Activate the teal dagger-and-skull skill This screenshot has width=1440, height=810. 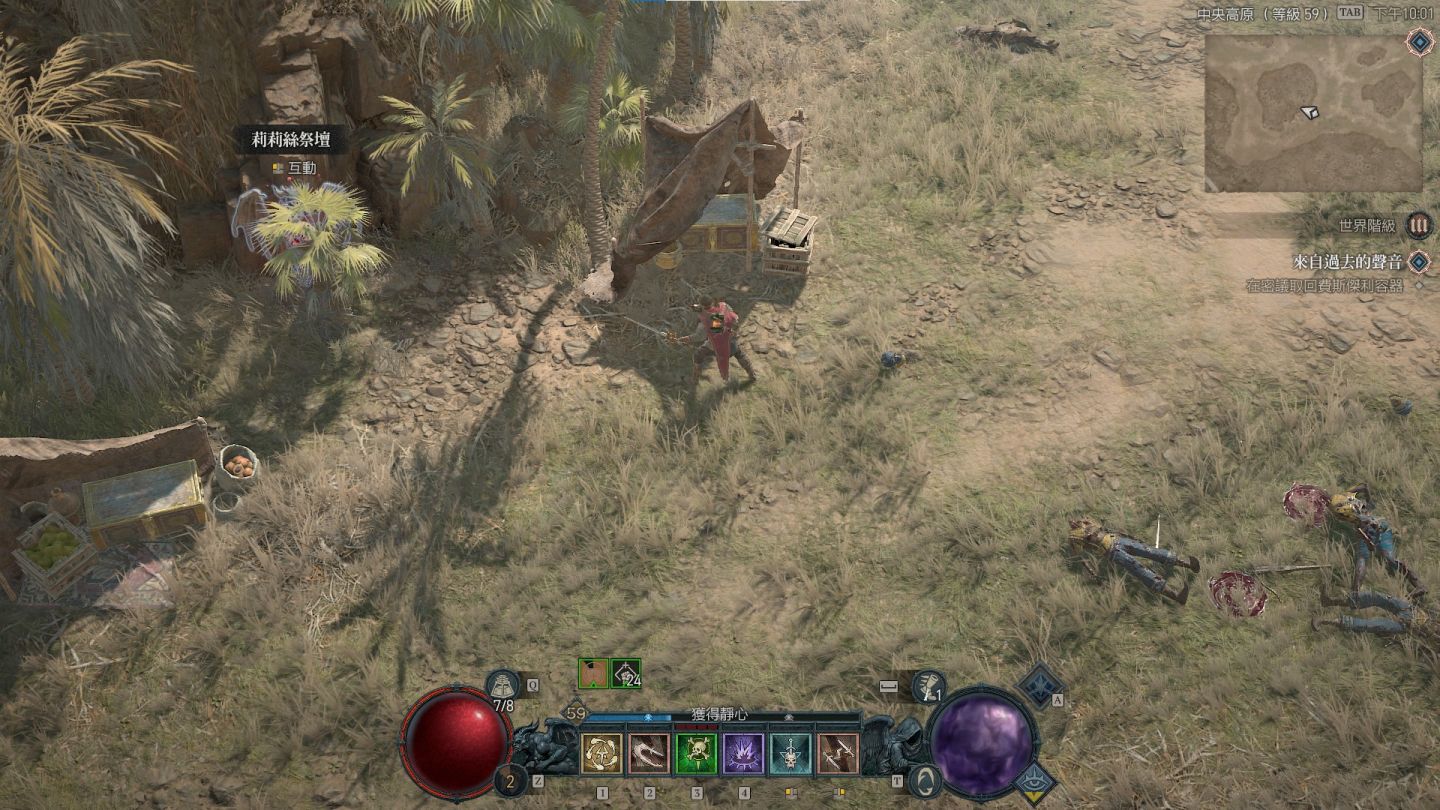791,753
